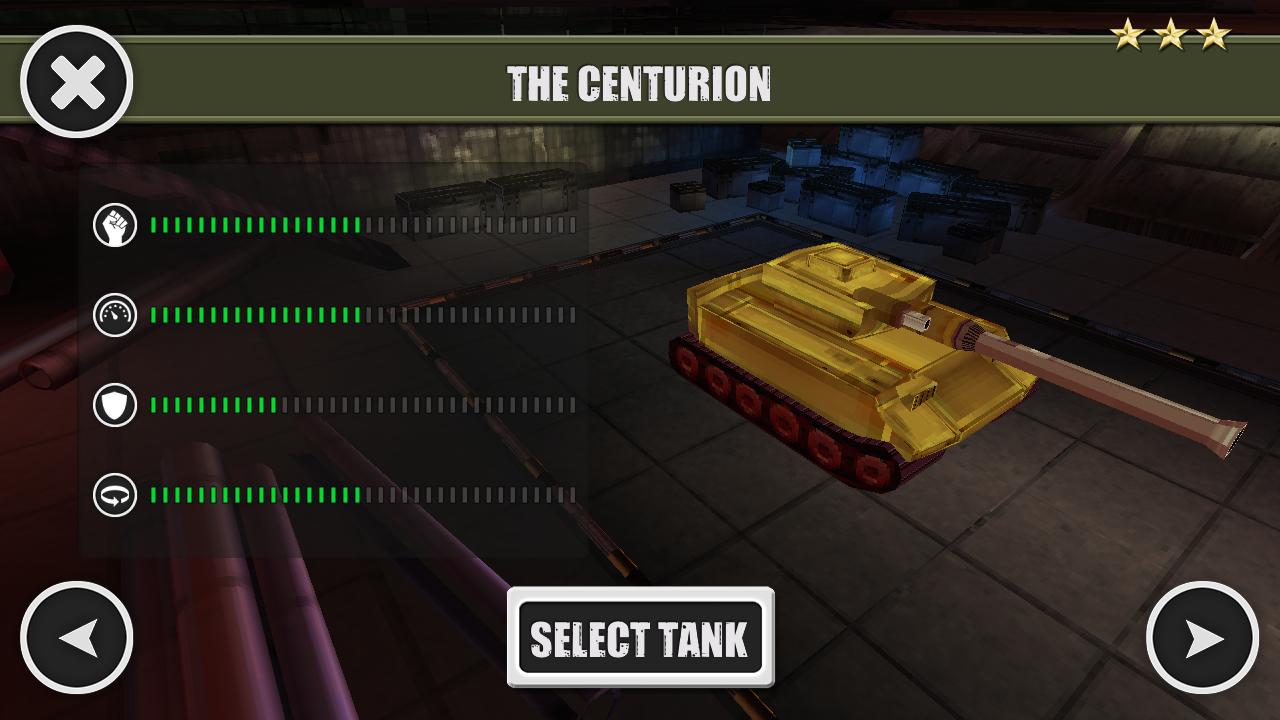
Task: Click THE CENTURION title text
Action: (x=640, y=83)
